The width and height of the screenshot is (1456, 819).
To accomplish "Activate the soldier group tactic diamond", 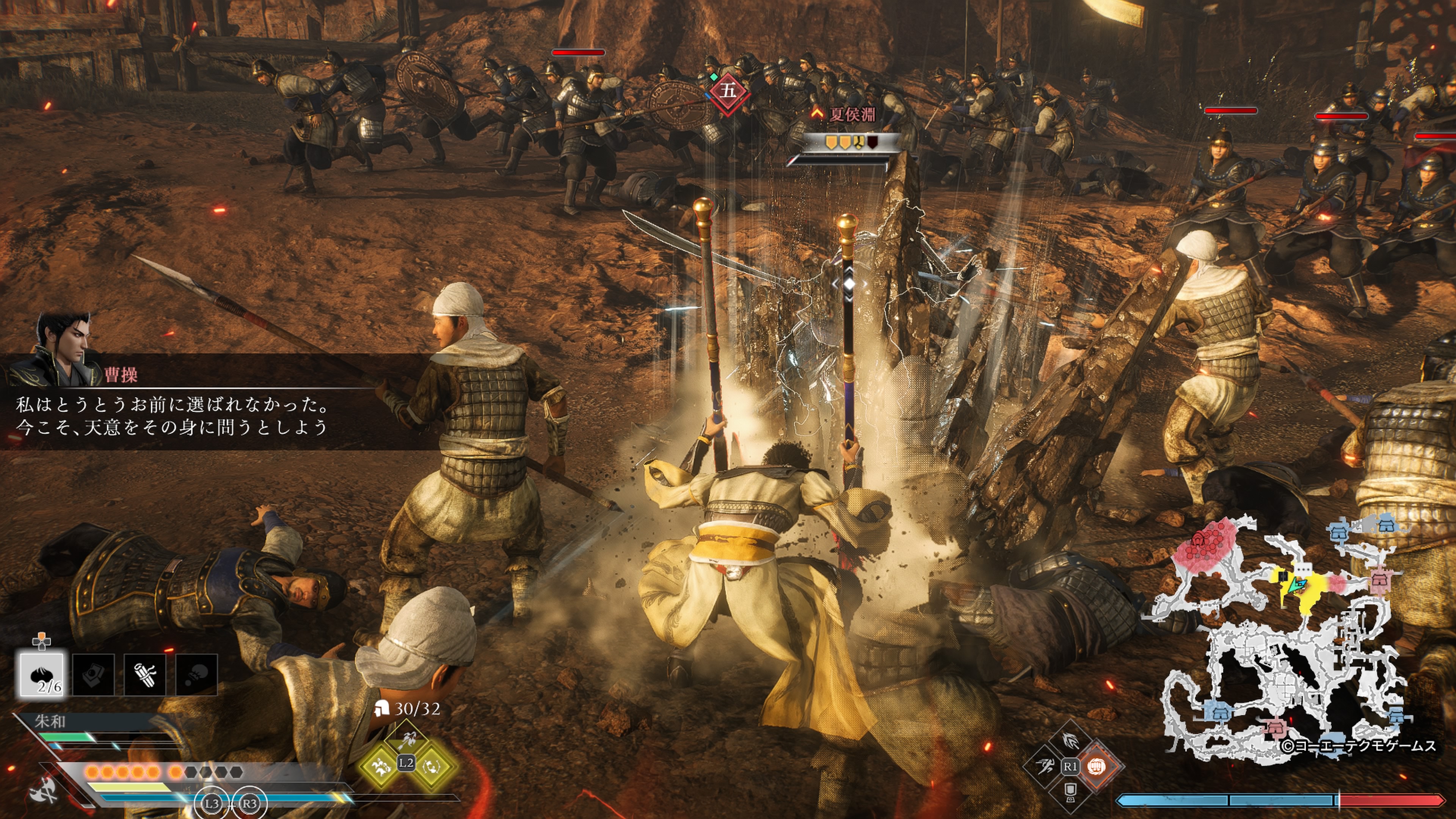I will coord(380,766).
